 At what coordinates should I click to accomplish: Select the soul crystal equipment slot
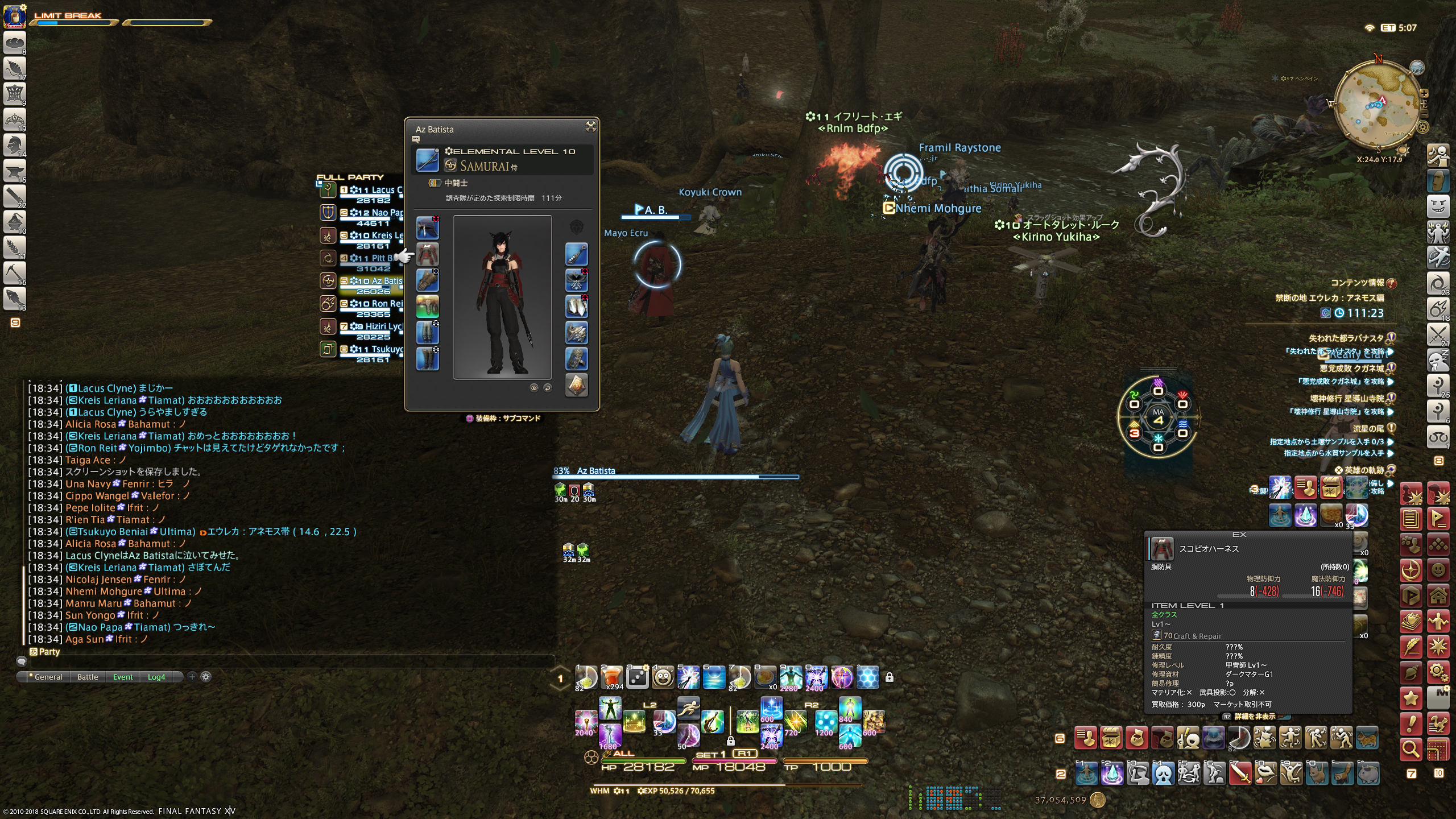[576, 385]
